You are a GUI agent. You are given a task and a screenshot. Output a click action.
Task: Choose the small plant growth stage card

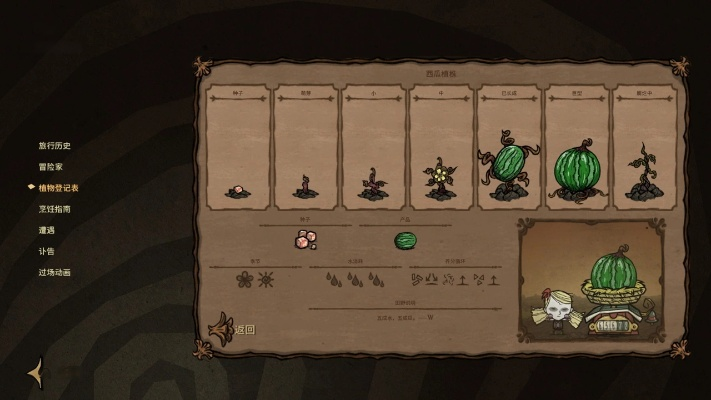pos(373,147)
